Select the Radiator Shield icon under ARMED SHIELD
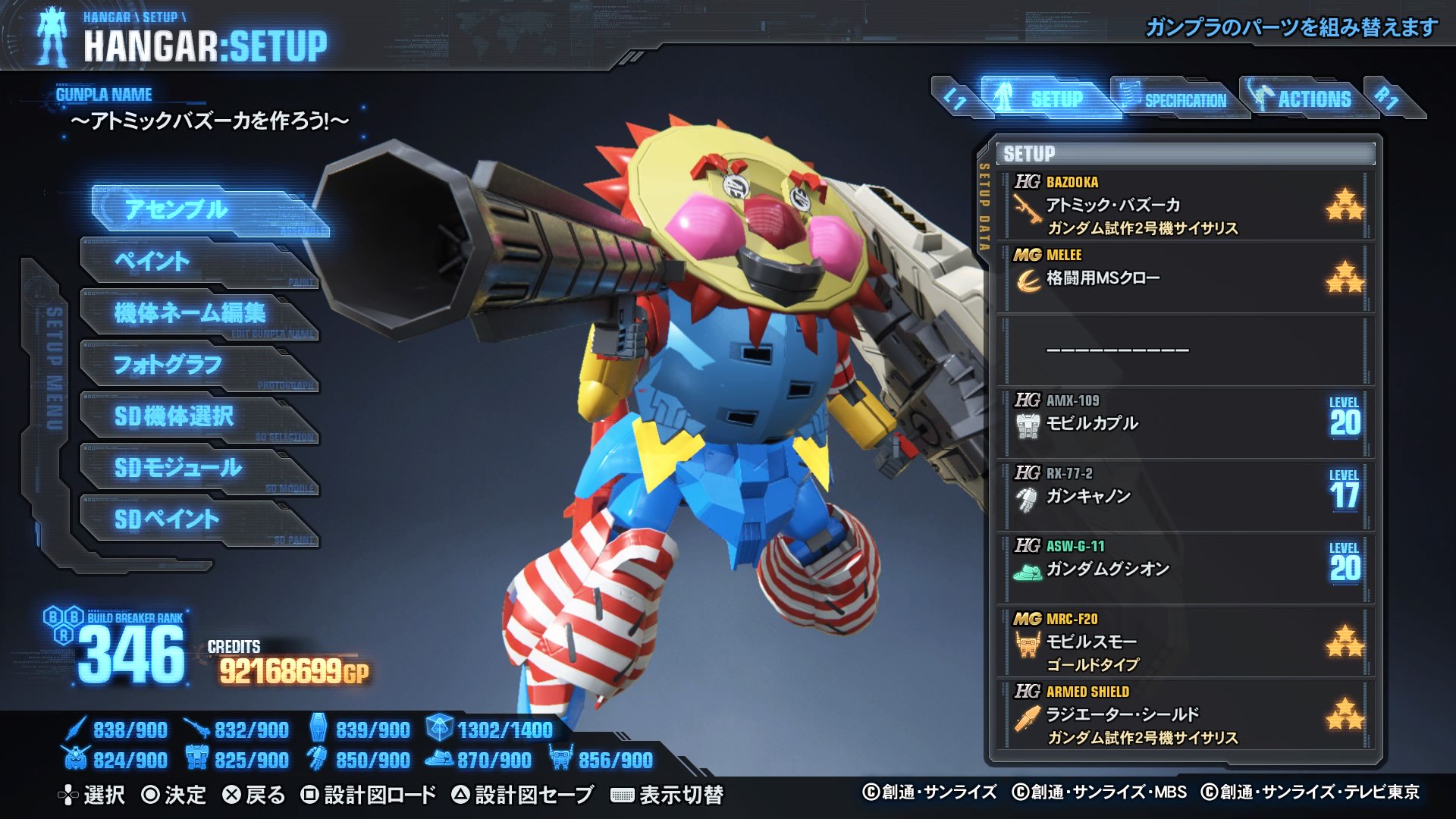The image size is (1456, 819). click(x=1028, y=713)
